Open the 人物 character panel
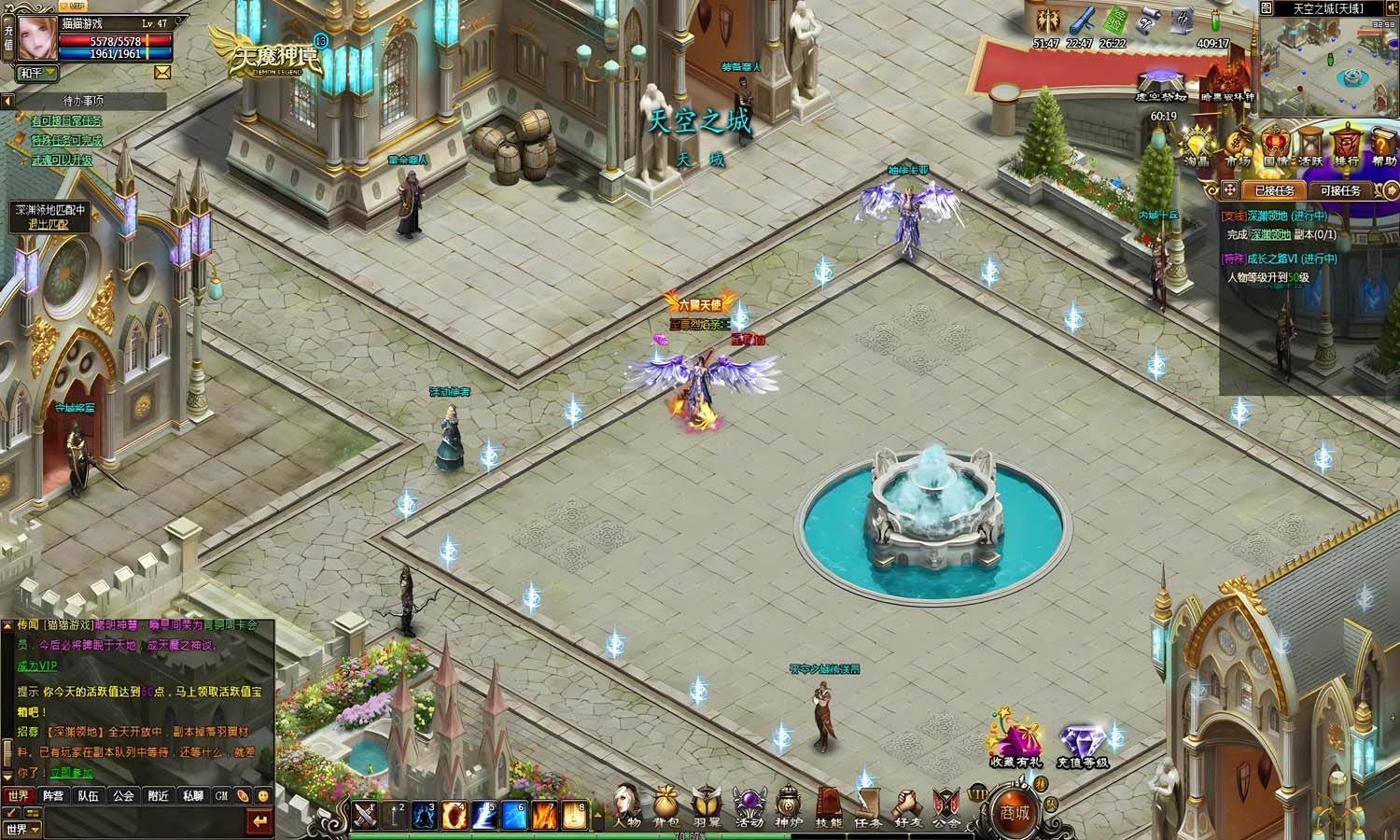 coord(626,805)
